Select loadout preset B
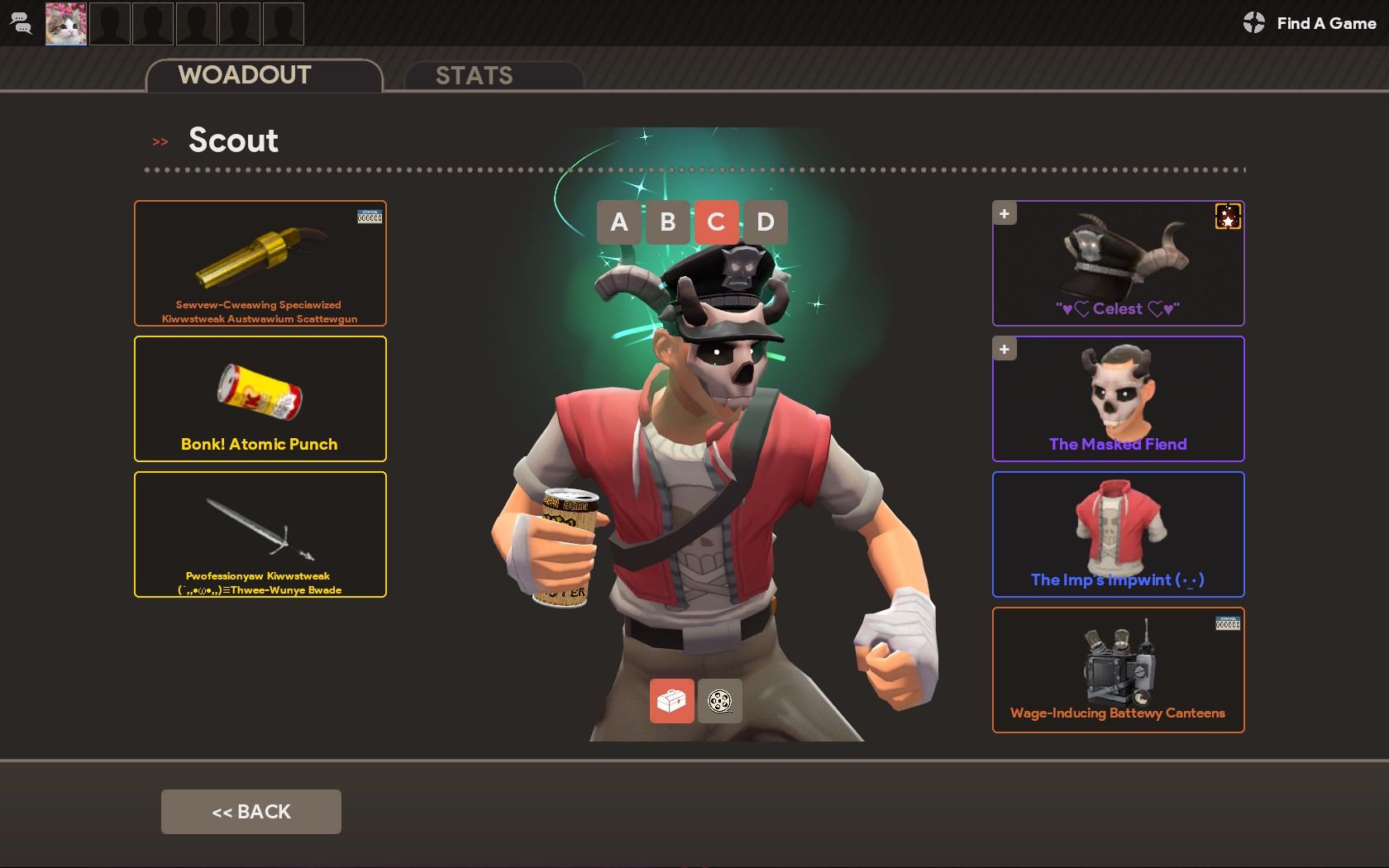This screenshot has width=1389, height=868. coord(667,222)
